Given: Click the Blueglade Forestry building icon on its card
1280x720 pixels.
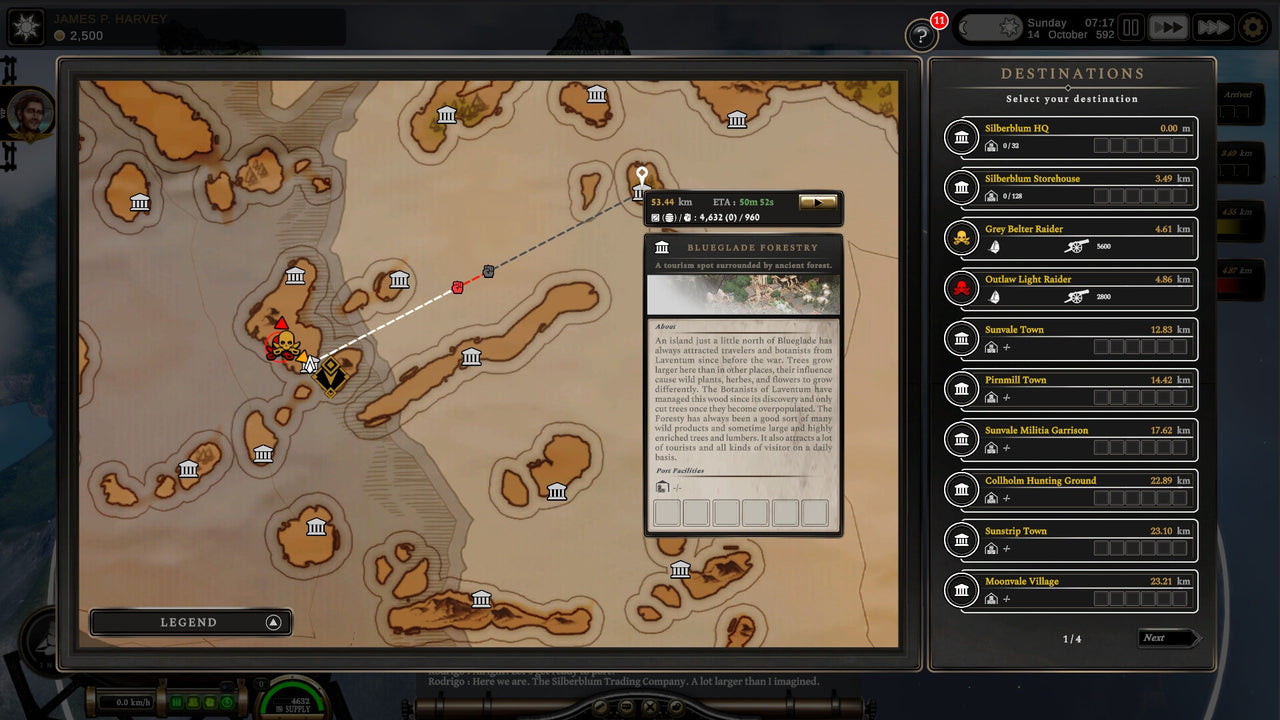Looking at the screenshot, I should pos(662,247).
